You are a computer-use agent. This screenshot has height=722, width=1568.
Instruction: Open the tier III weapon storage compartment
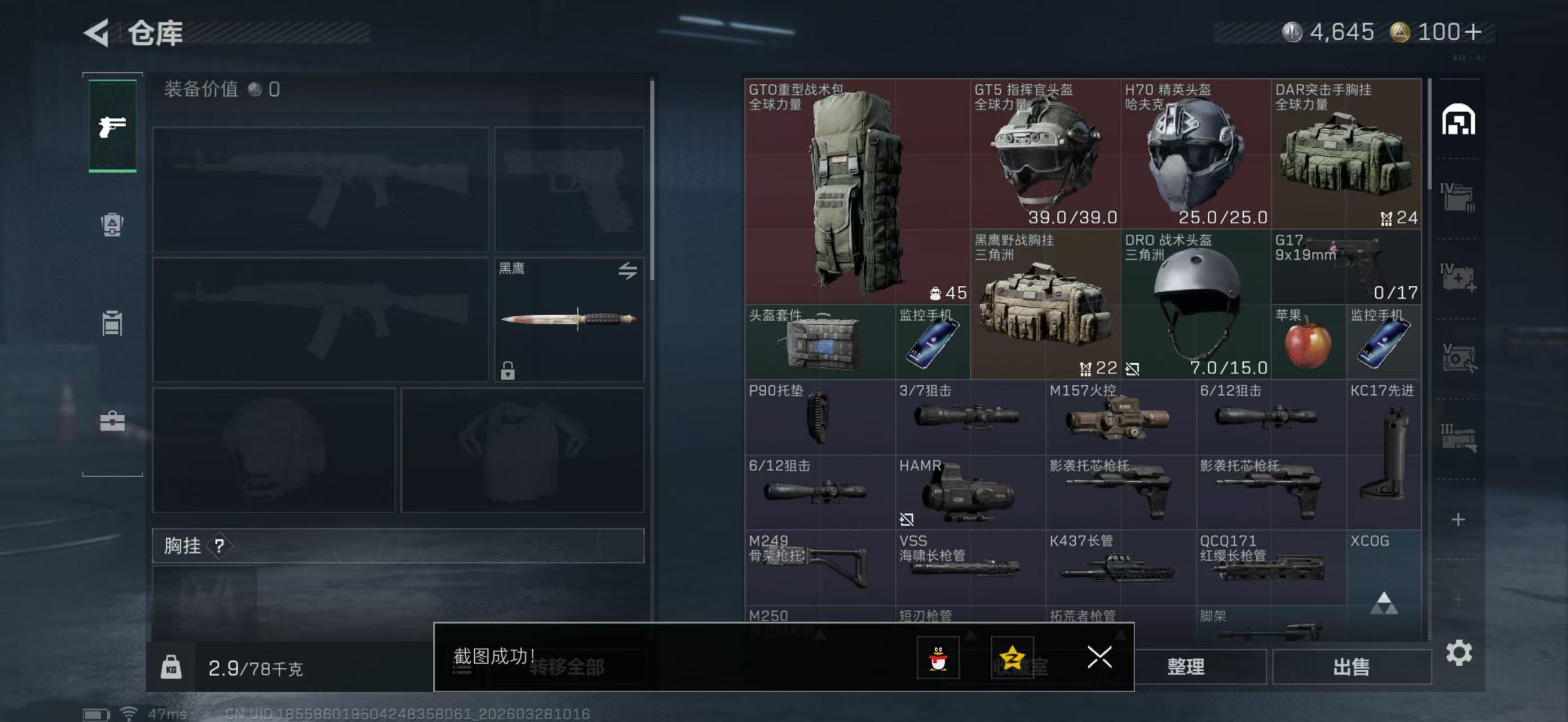click(1460, 437)
